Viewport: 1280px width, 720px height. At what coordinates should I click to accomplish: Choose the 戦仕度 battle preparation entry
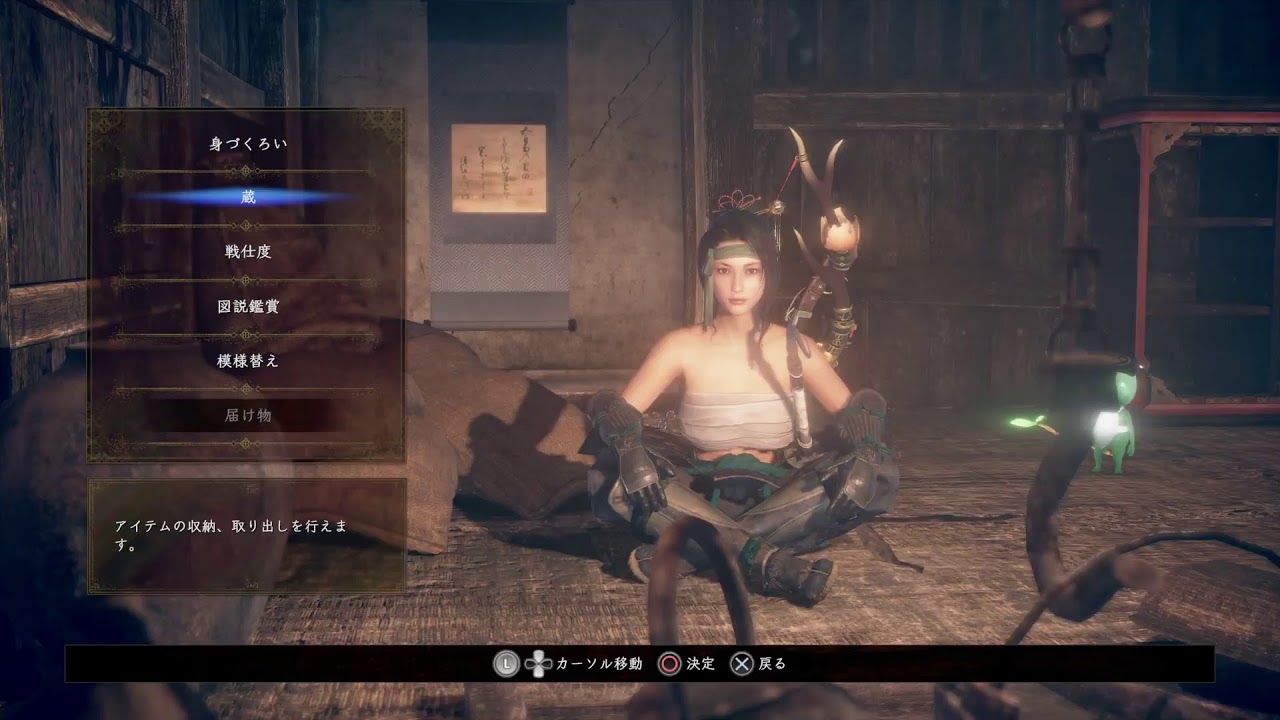coord(247,252)
